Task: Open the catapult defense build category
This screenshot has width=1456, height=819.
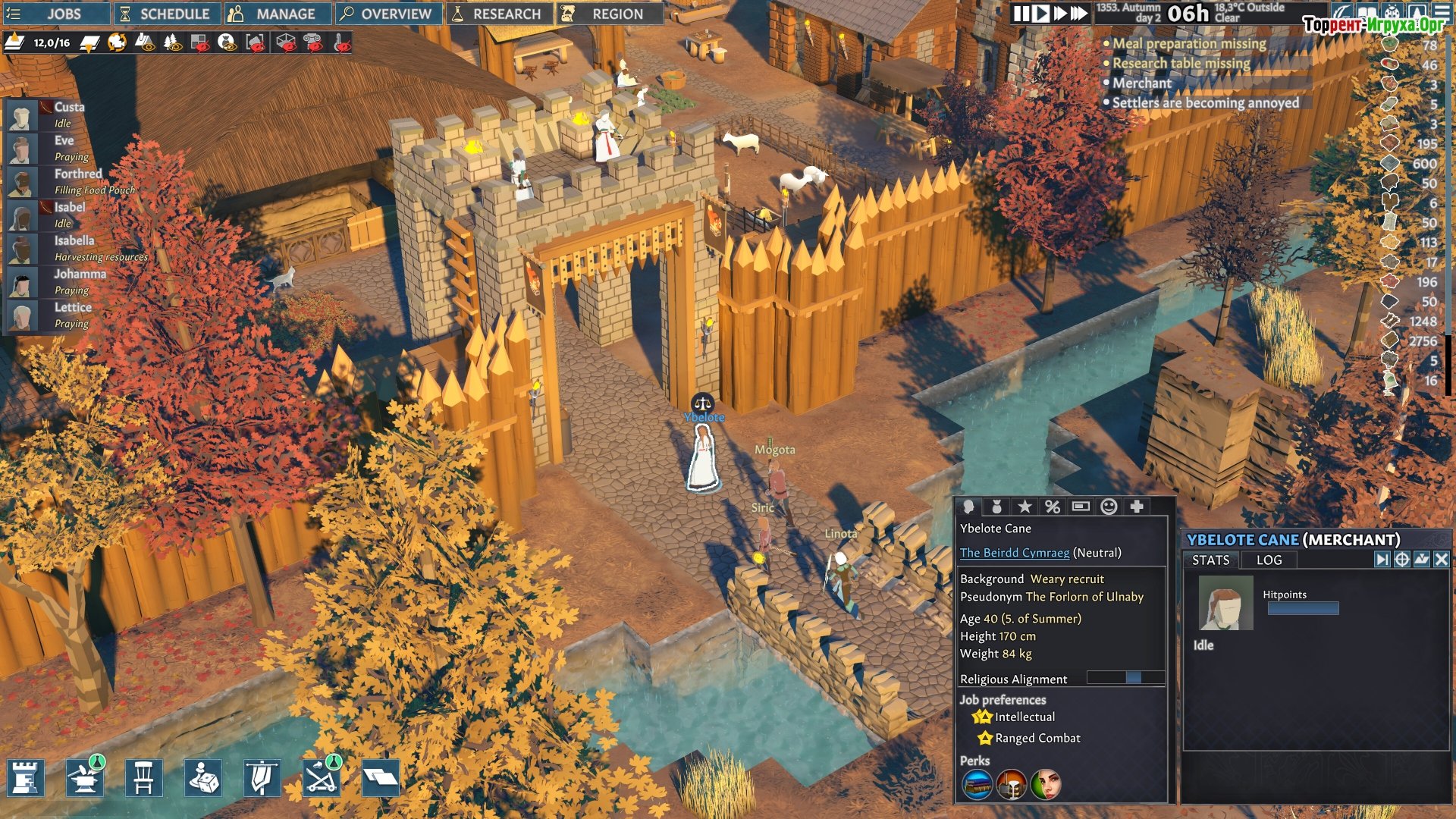Action: click(322, 778)
